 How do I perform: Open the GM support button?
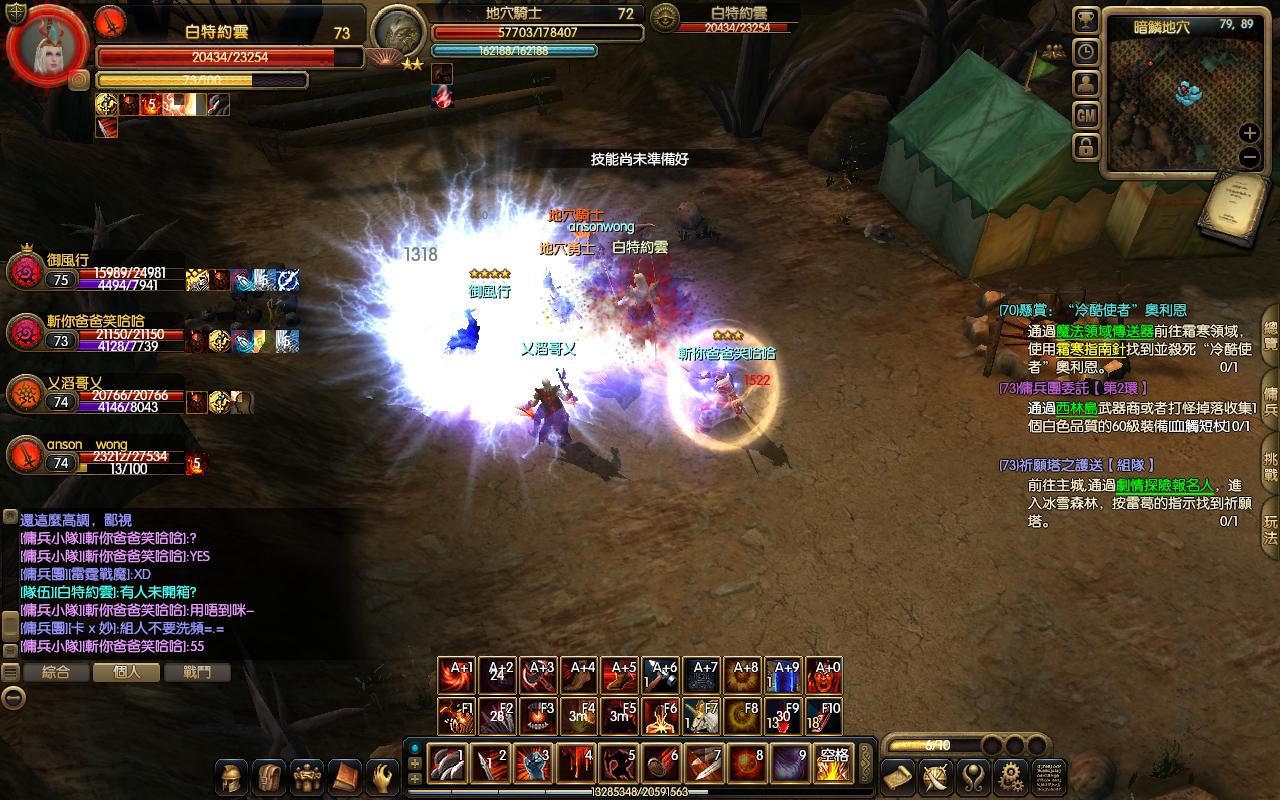tap(1086, 116)
